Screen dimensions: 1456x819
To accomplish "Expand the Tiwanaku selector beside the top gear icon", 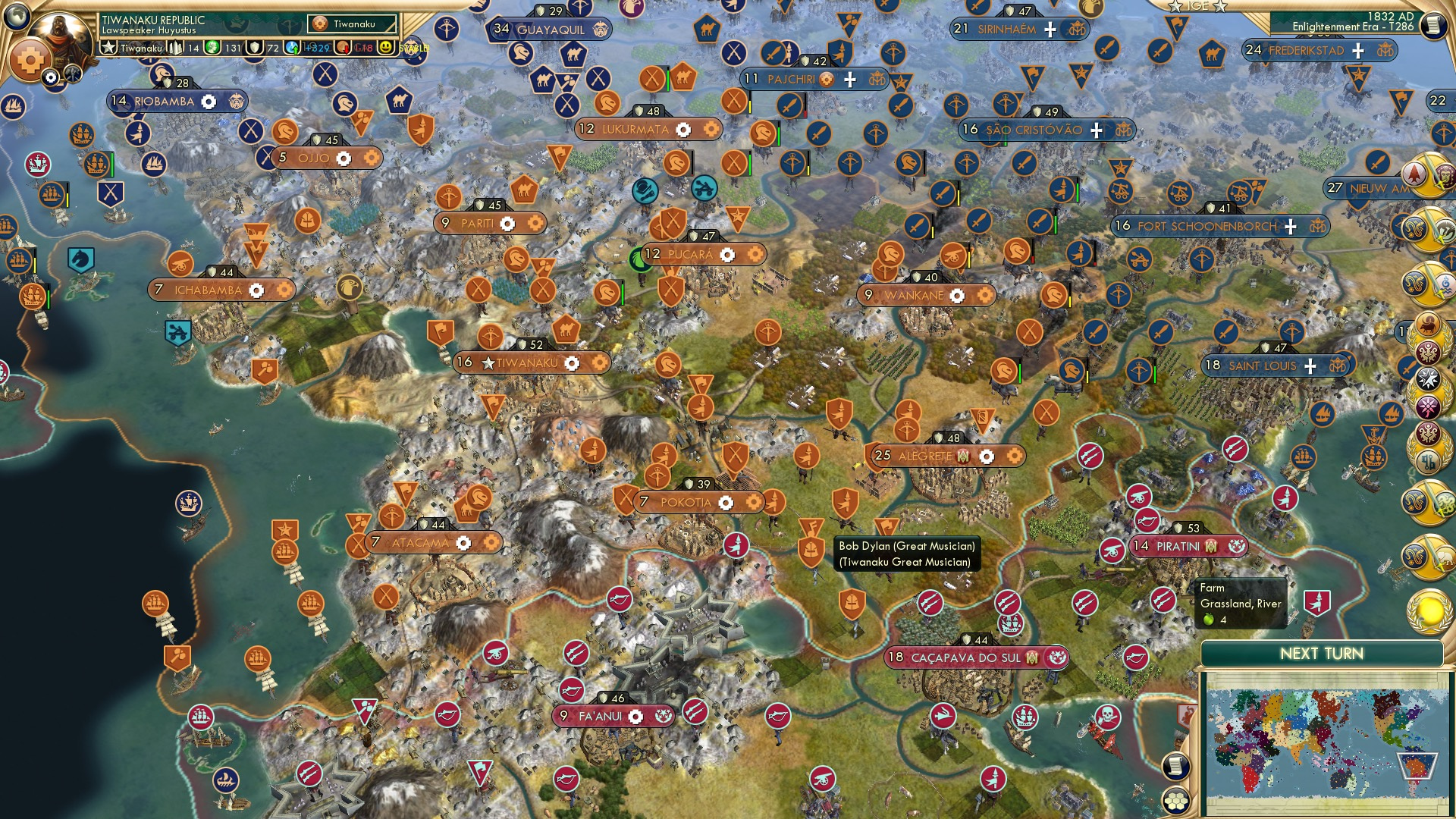I will click(351, 24).
